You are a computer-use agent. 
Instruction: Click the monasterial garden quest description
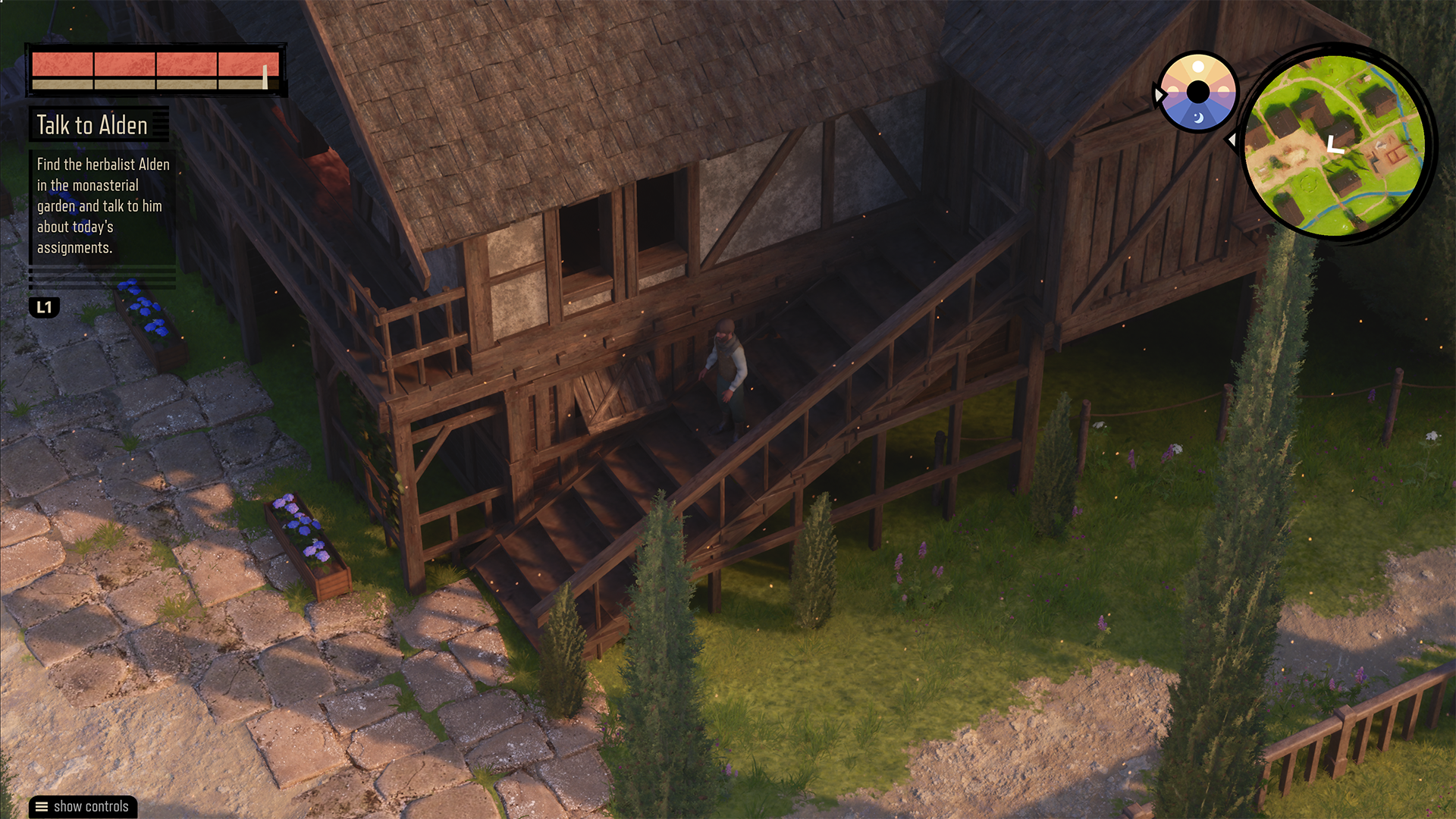tap(102, 206)
